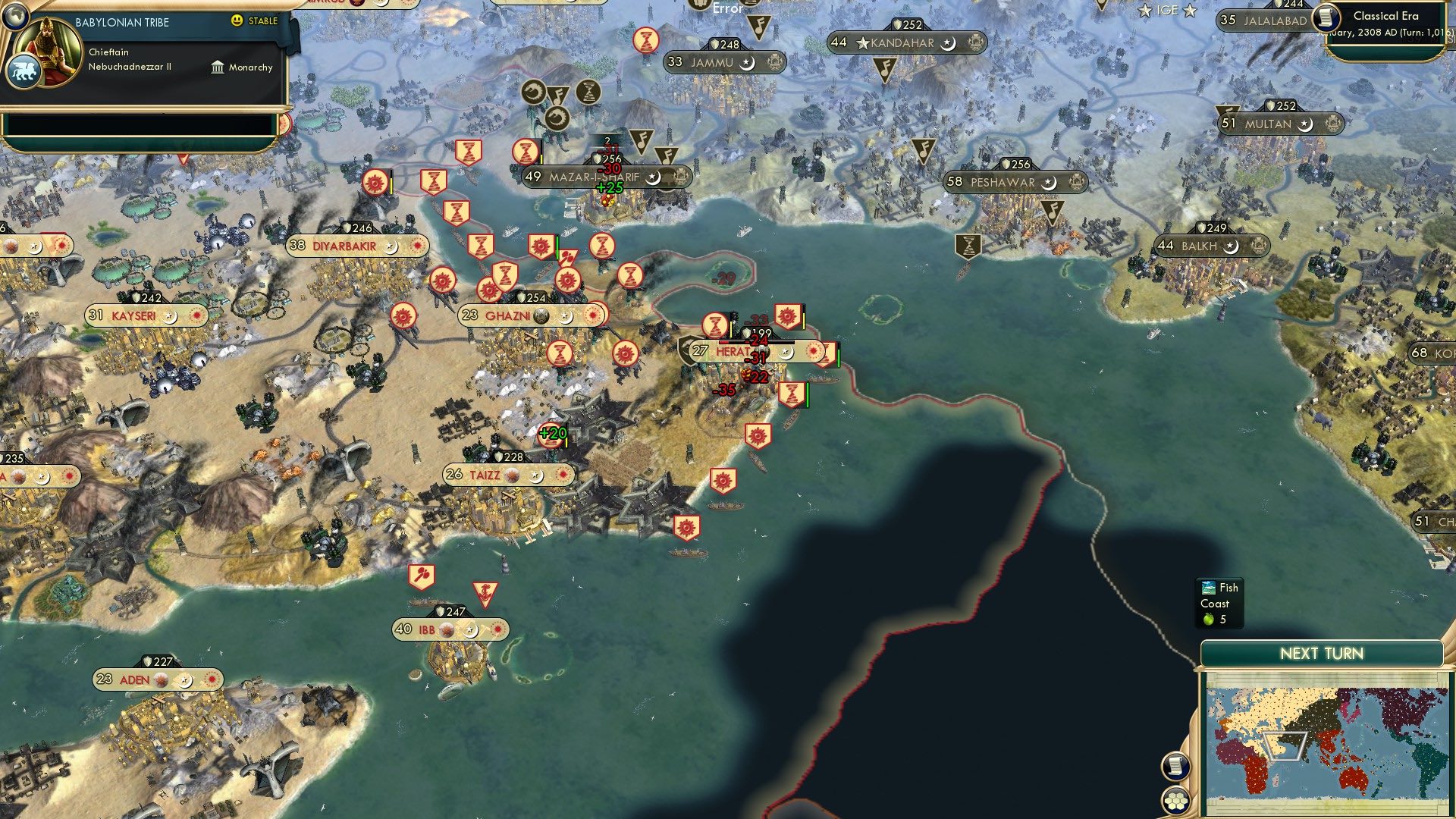Click the anchor icon on Multan's banner

[1332, 123]
